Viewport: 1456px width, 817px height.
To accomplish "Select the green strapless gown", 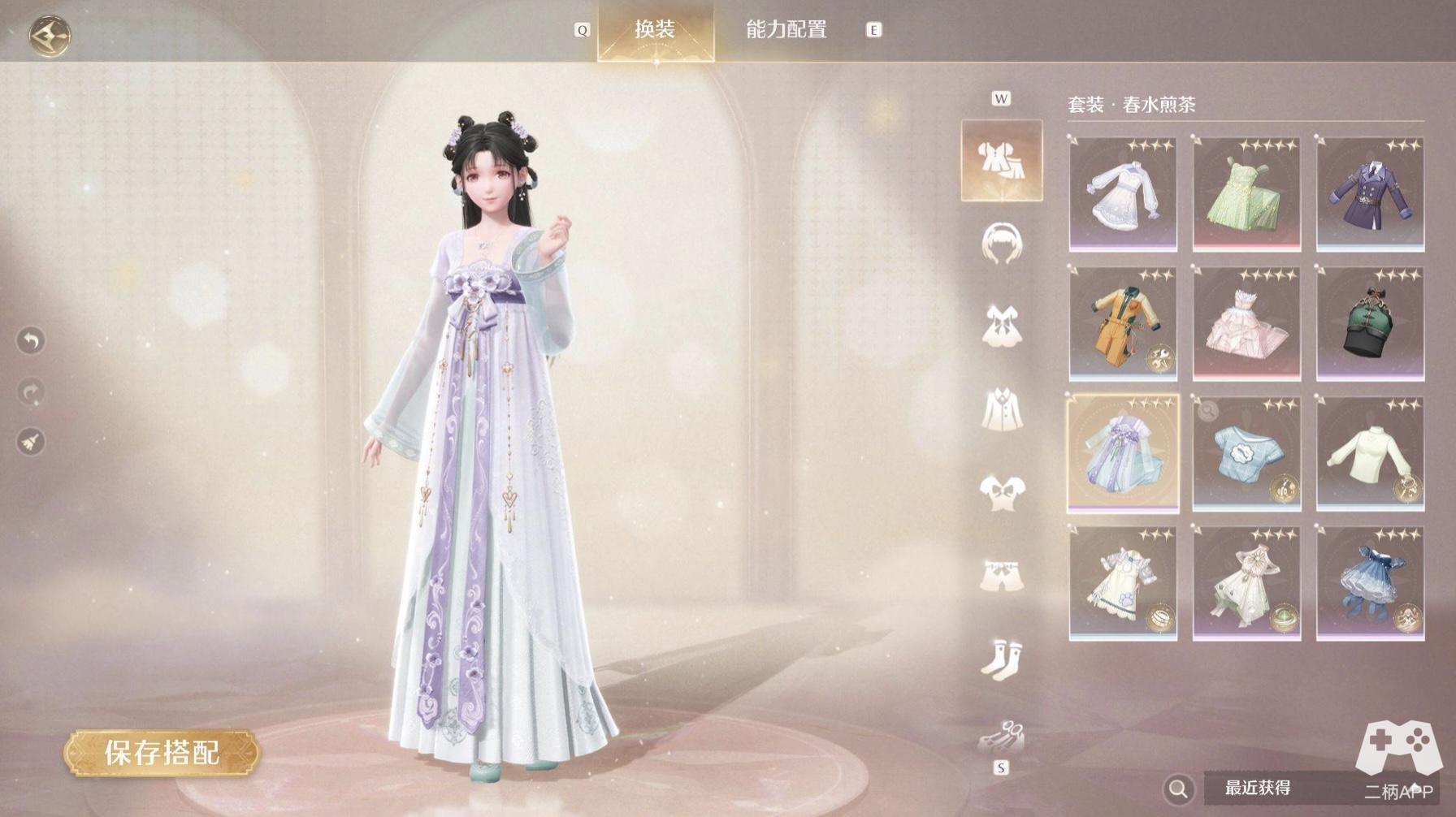I will (x=1246, y=195).
